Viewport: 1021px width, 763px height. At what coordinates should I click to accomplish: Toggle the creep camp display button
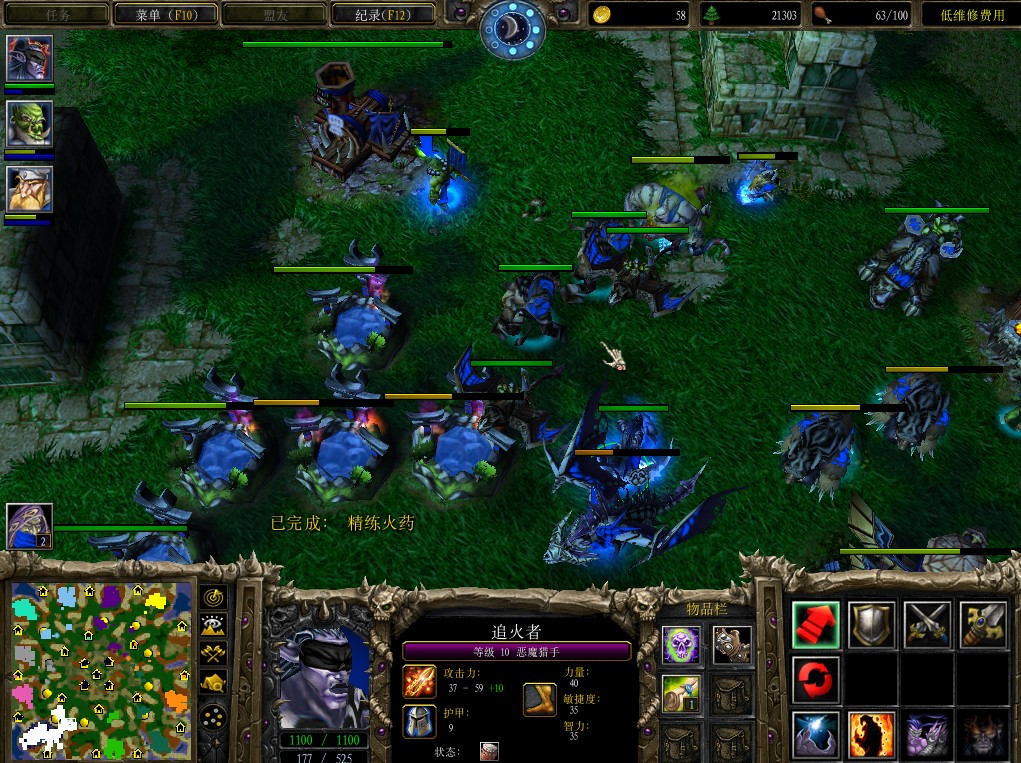click(213, 683)
